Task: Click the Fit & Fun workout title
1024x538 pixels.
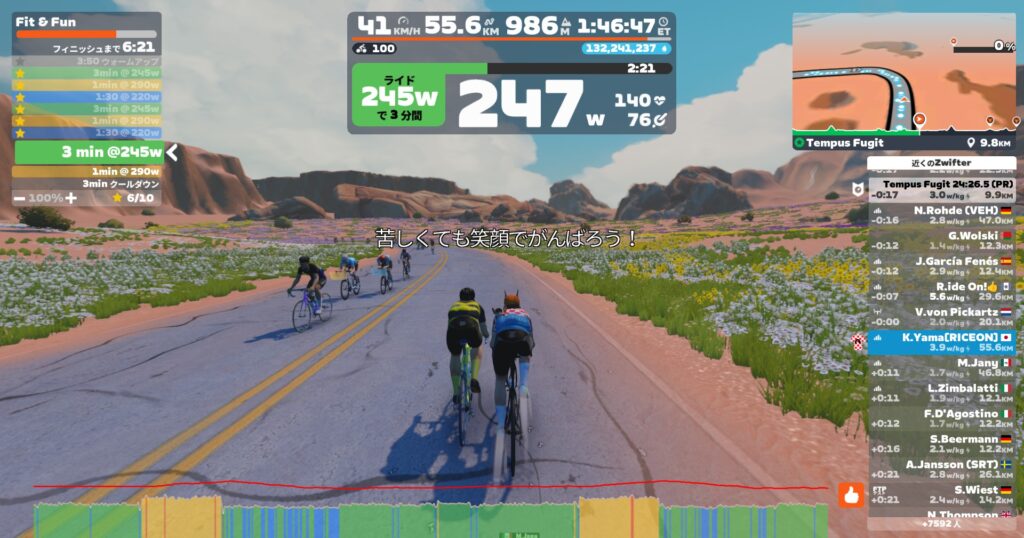Action: [46, 21]
